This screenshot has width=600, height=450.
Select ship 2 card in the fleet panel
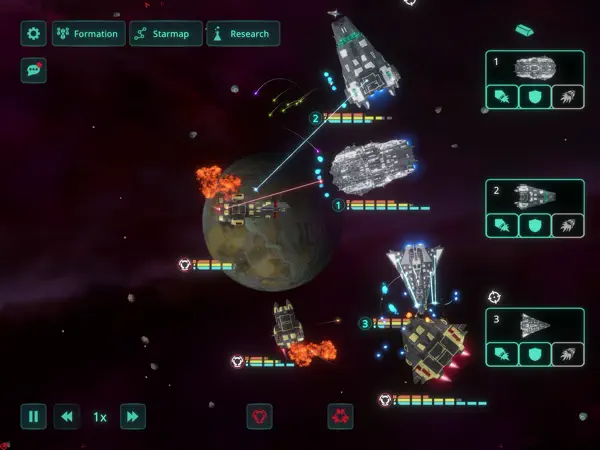click(534, 194)
